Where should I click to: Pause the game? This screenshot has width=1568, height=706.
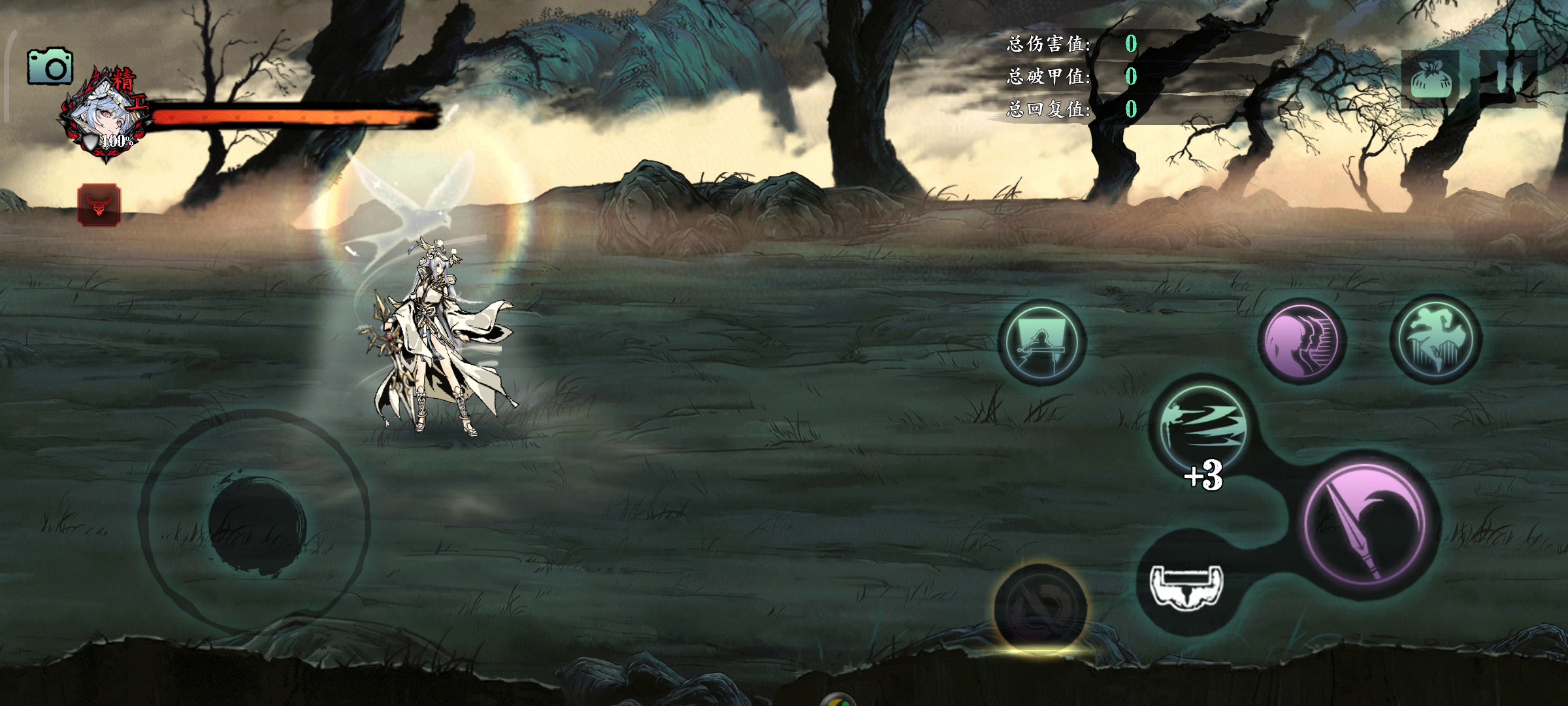pos(1510,78)
